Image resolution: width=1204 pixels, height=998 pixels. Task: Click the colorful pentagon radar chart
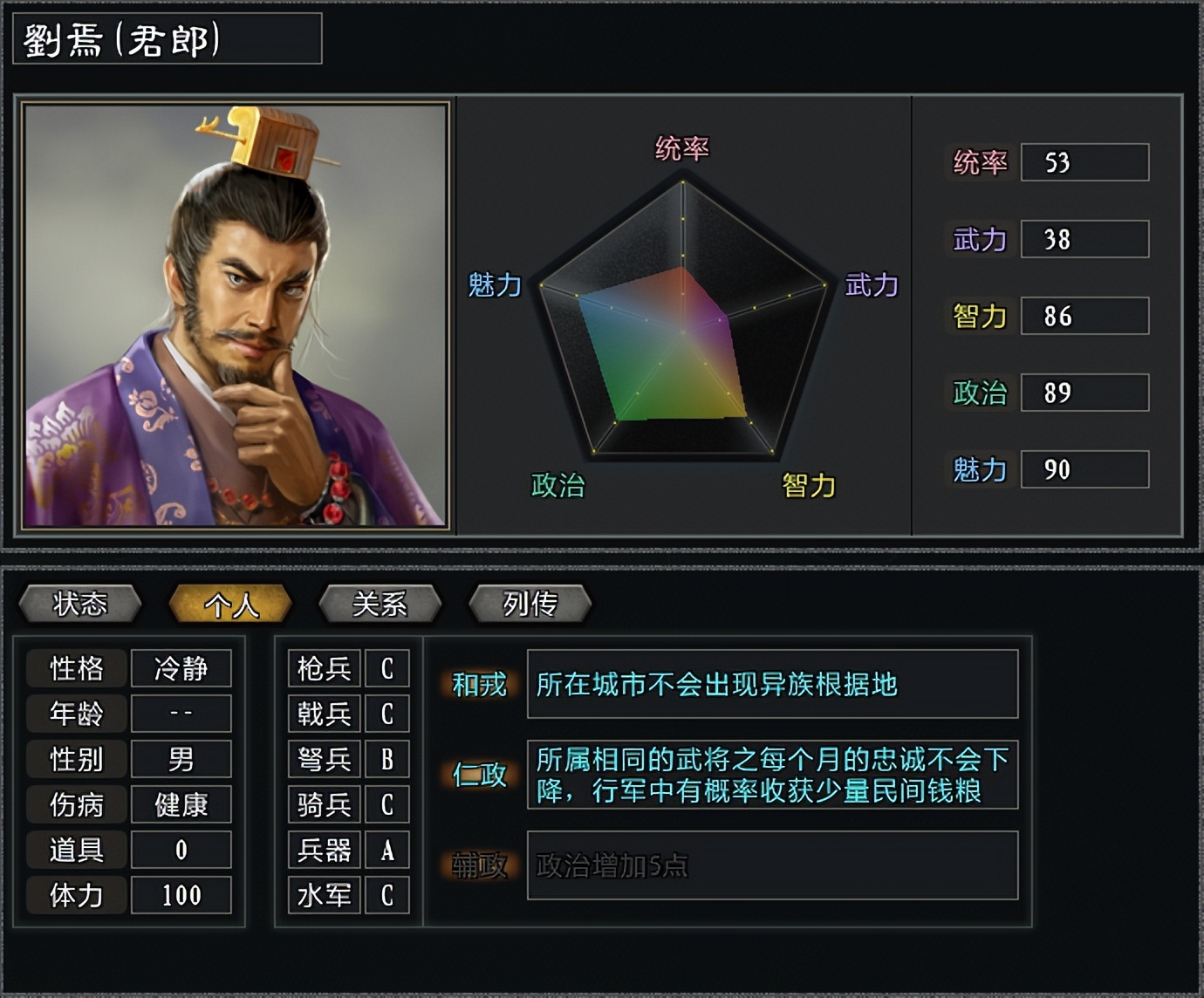click(x=681, y=332)
